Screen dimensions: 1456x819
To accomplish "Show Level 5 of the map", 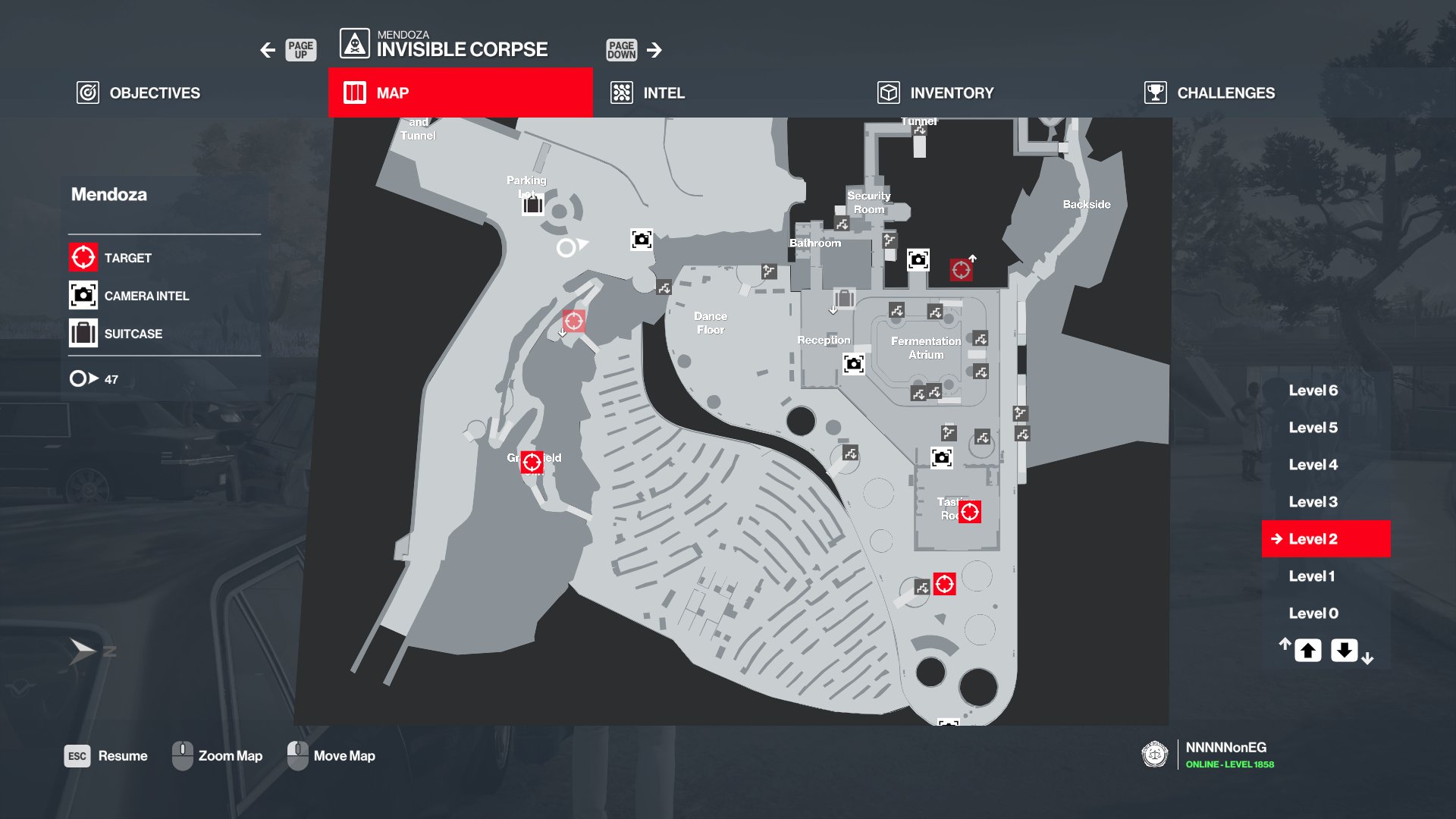I will tap(1313, 428).
